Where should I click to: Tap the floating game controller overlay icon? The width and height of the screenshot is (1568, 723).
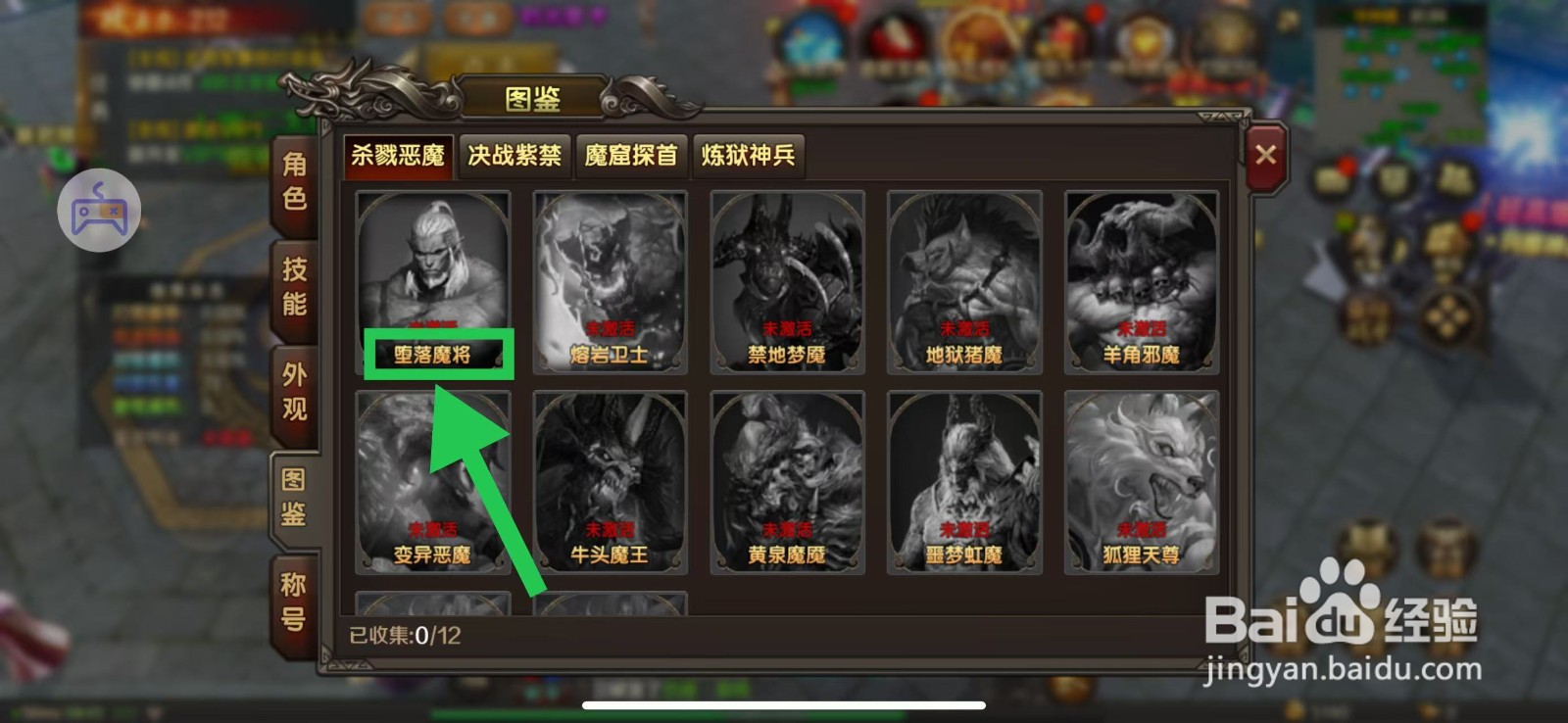(x=100, y=209)
